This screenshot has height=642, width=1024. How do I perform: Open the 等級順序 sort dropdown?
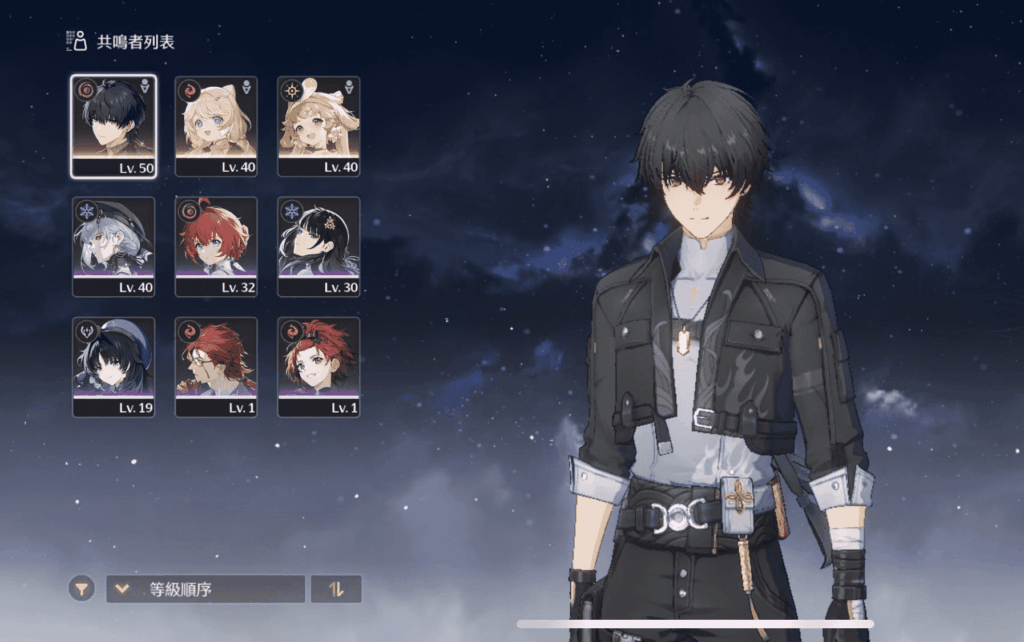tap(205, 589)
